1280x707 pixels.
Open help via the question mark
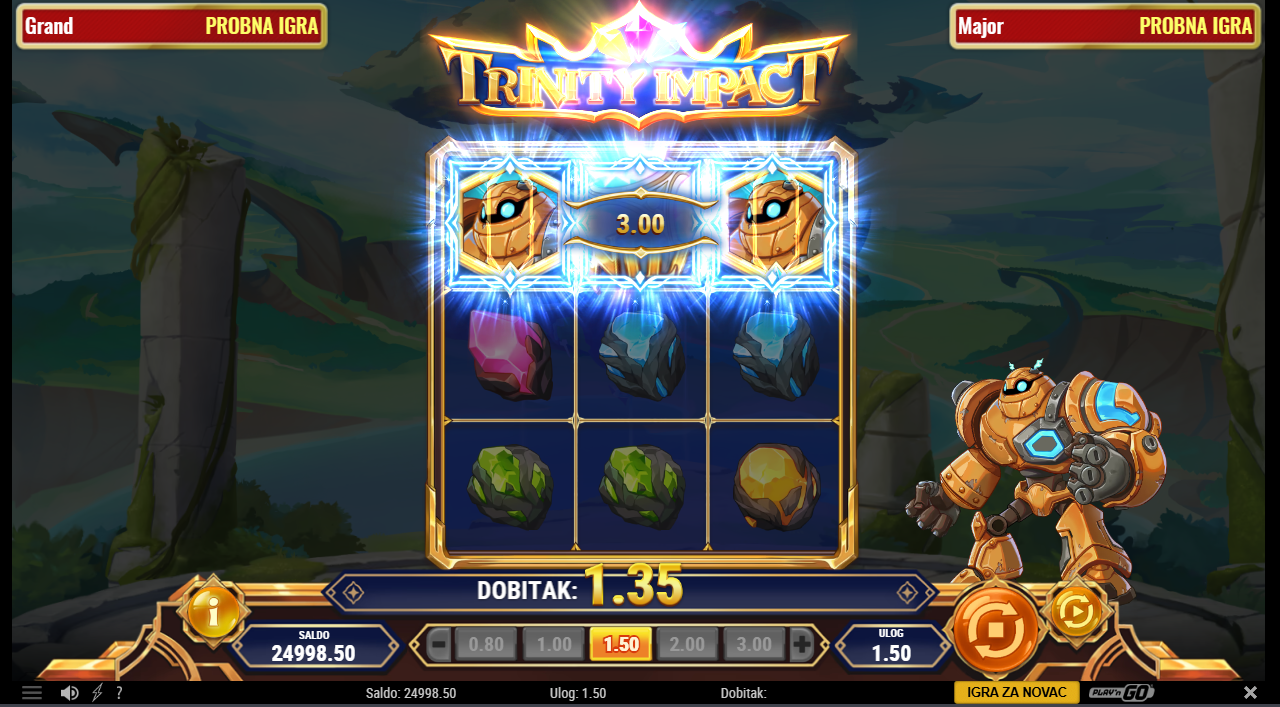tap(119, 693)
